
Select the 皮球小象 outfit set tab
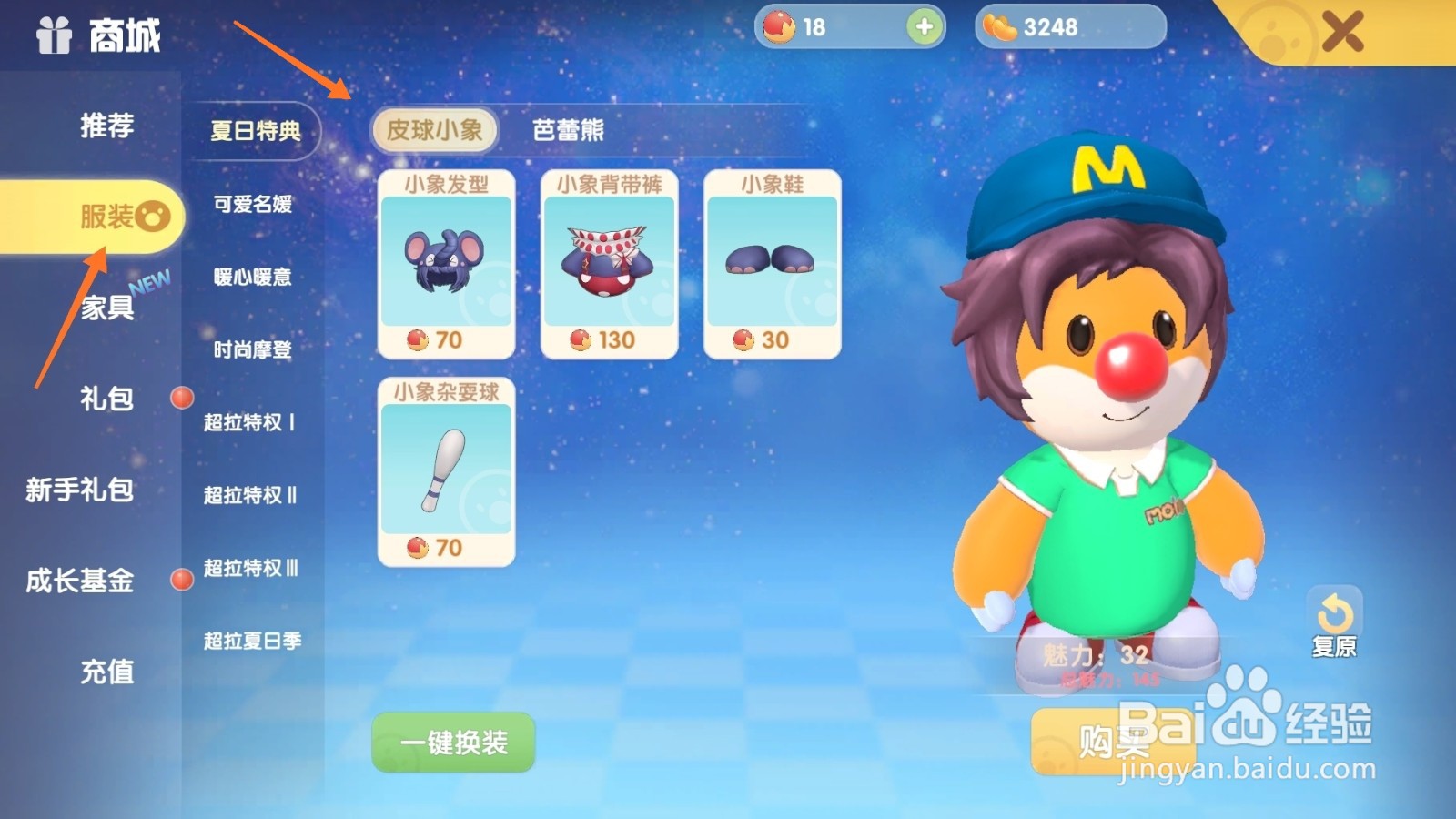coord(436,130)
